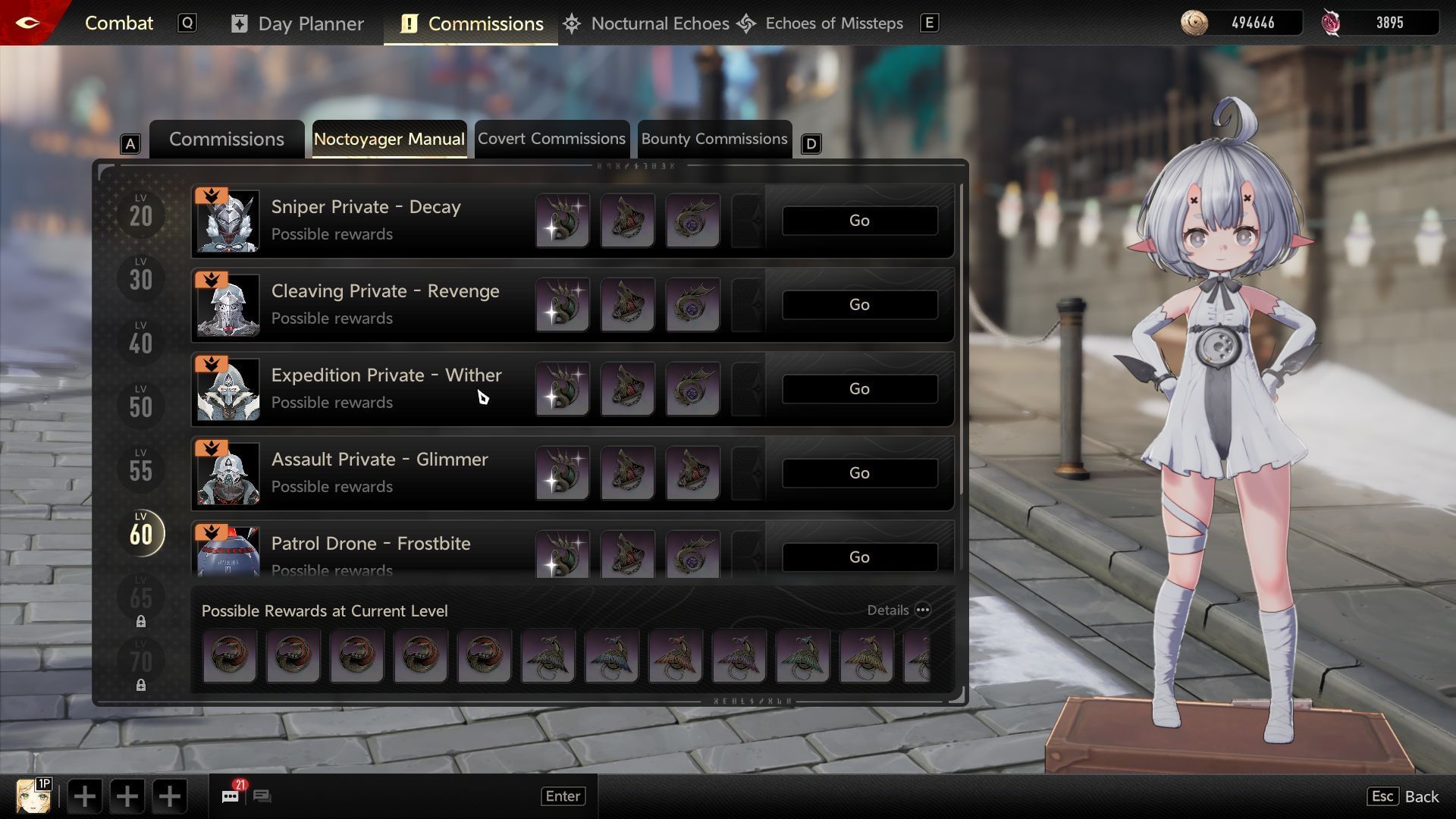Click the first player slot plus button
This screenshot has height=819, width=1456.
(x=84, y=795)
